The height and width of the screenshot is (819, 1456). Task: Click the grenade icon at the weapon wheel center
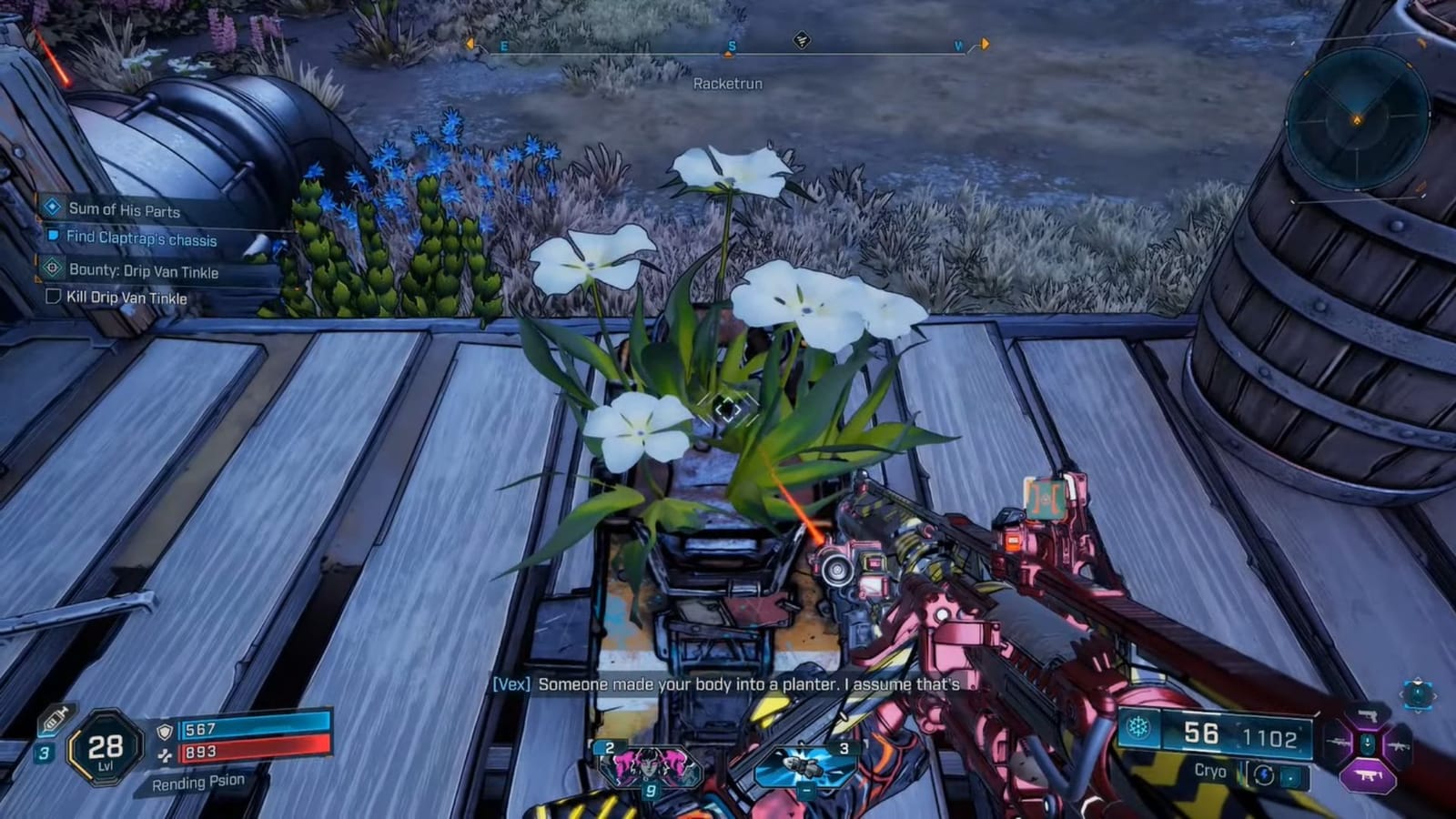point(1368,743)
